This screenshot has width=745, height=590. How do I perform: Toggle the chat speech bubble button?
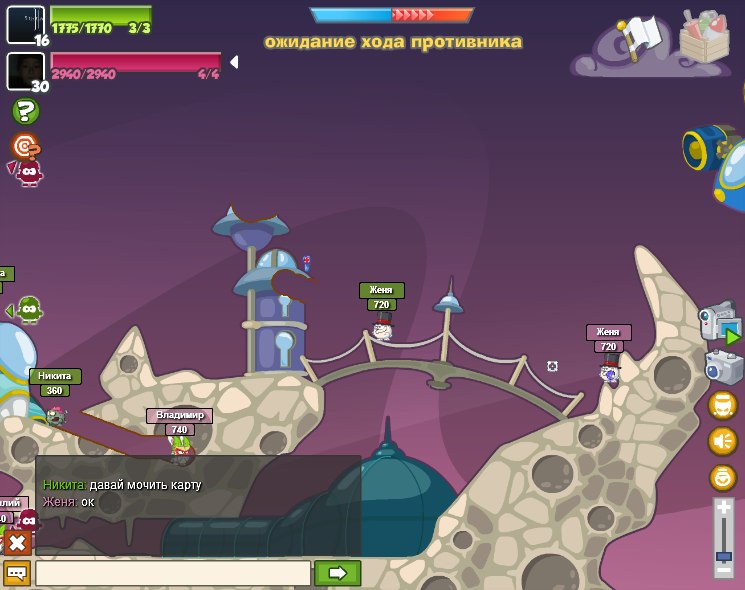17,573
